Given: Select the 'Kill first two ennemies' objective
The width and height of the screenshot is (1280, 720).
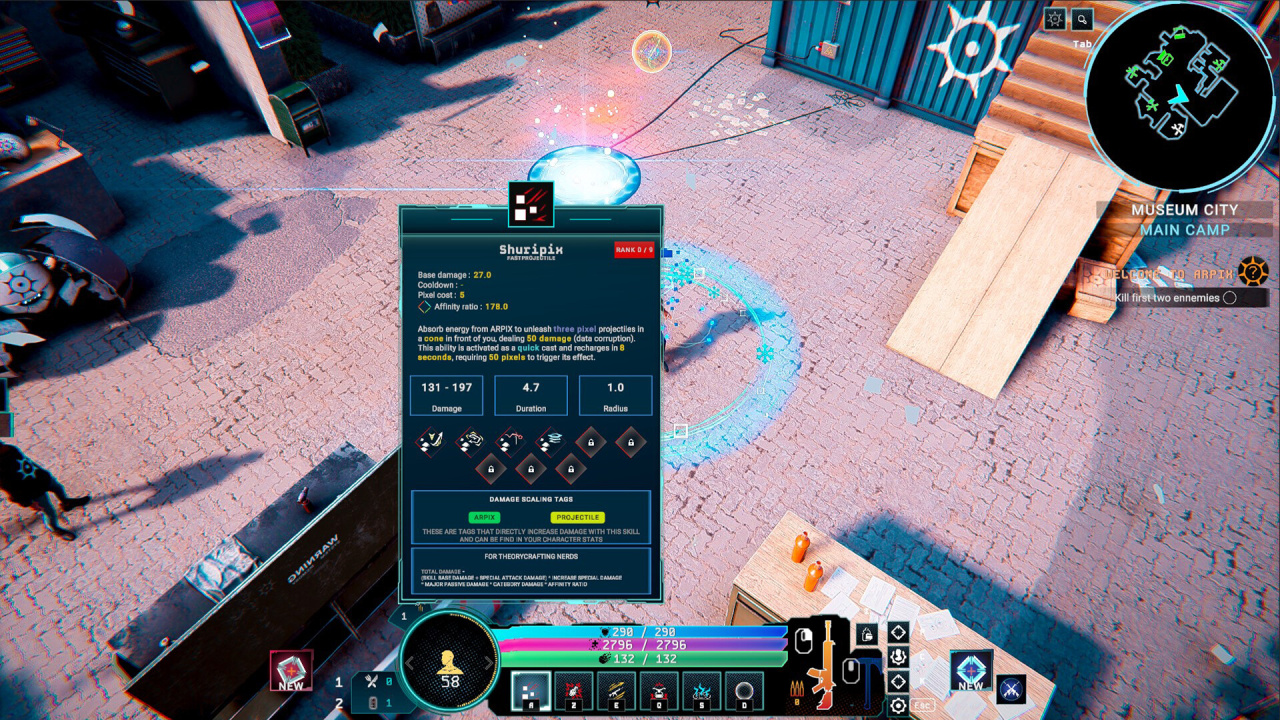Looking at the screenshot, I should (x=1175, y=297).
